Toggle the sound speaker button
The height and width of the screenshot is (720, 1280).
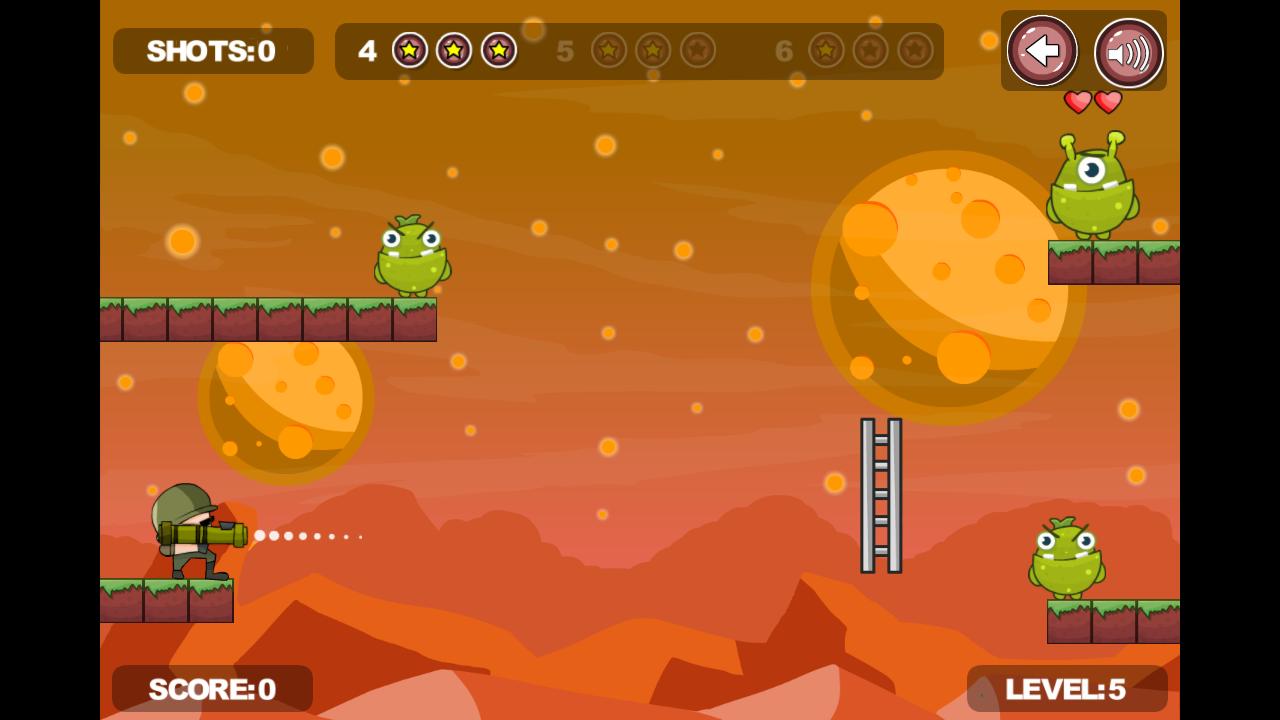[1128, 53]
